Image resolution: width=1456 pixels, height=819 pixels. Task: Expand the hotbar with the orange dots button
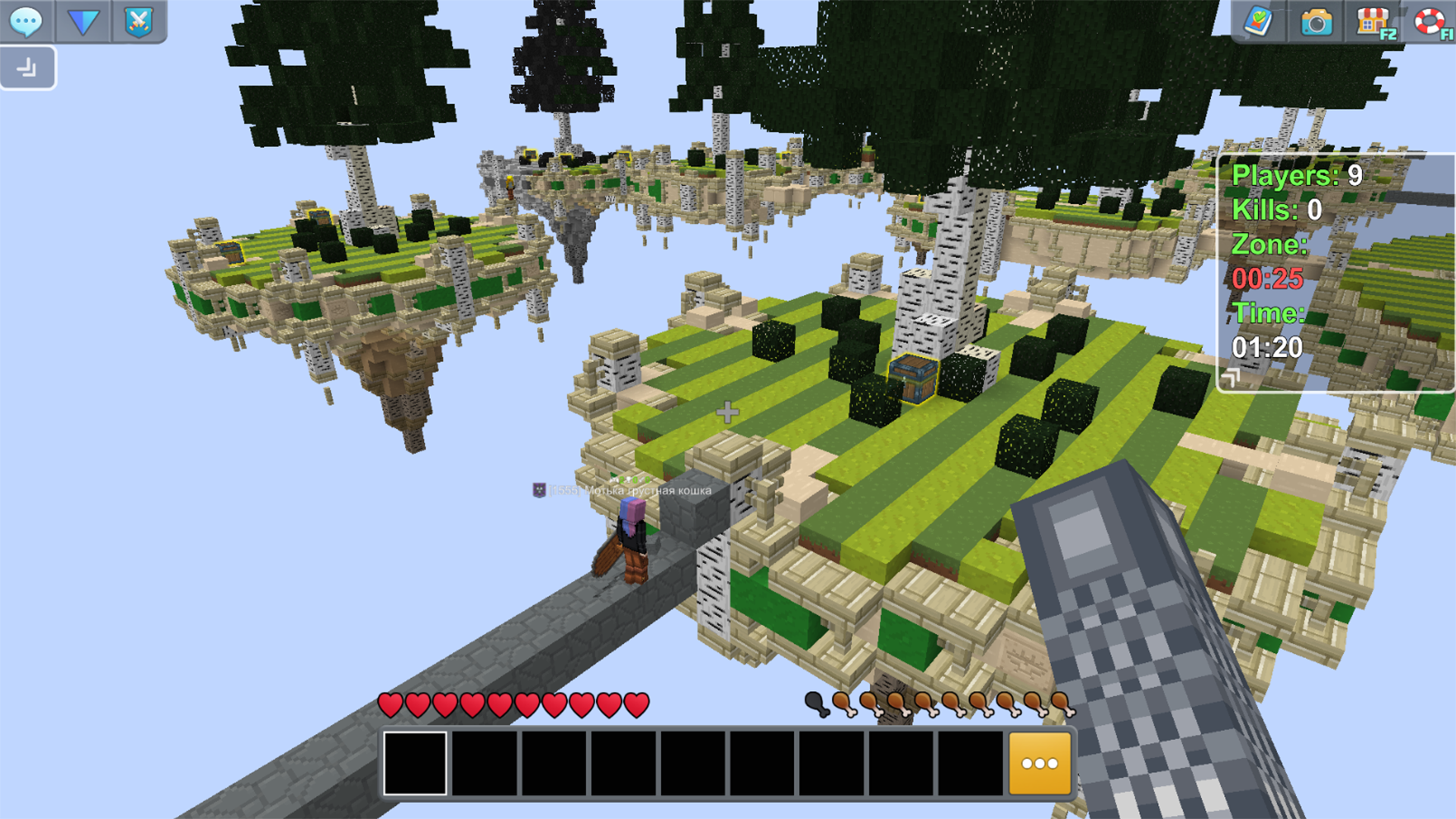click(1039, 763)
